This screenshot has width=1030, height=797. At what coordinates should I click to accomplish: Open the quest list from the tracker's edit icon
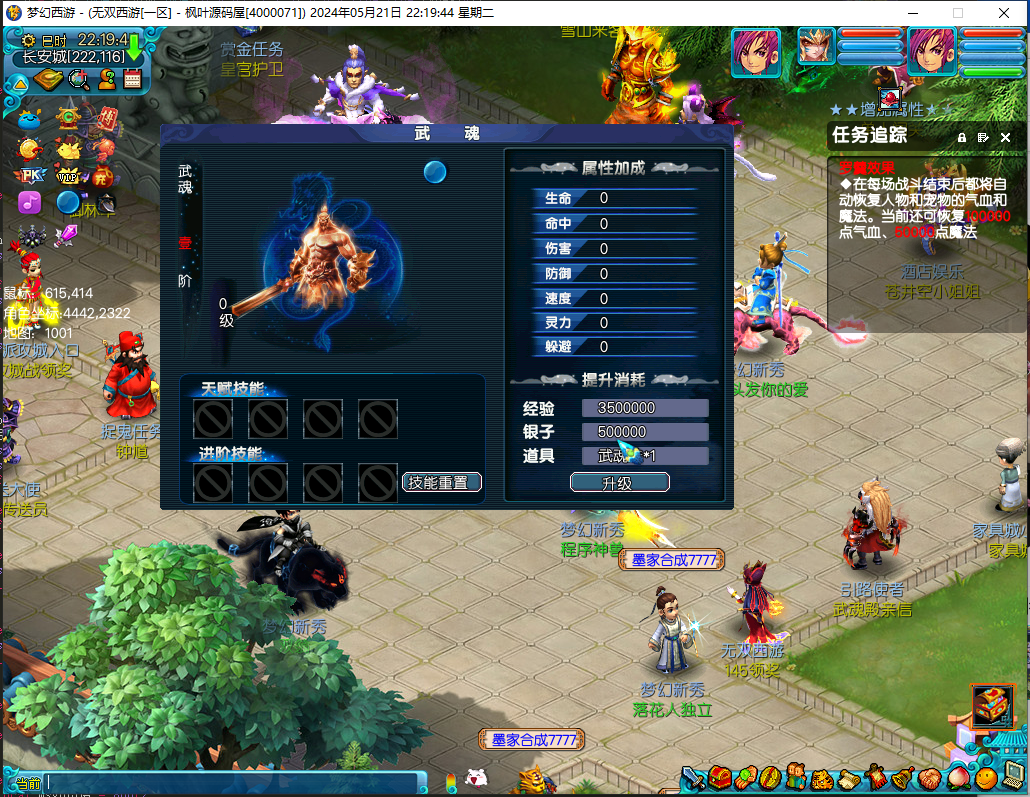pos(983,137)
